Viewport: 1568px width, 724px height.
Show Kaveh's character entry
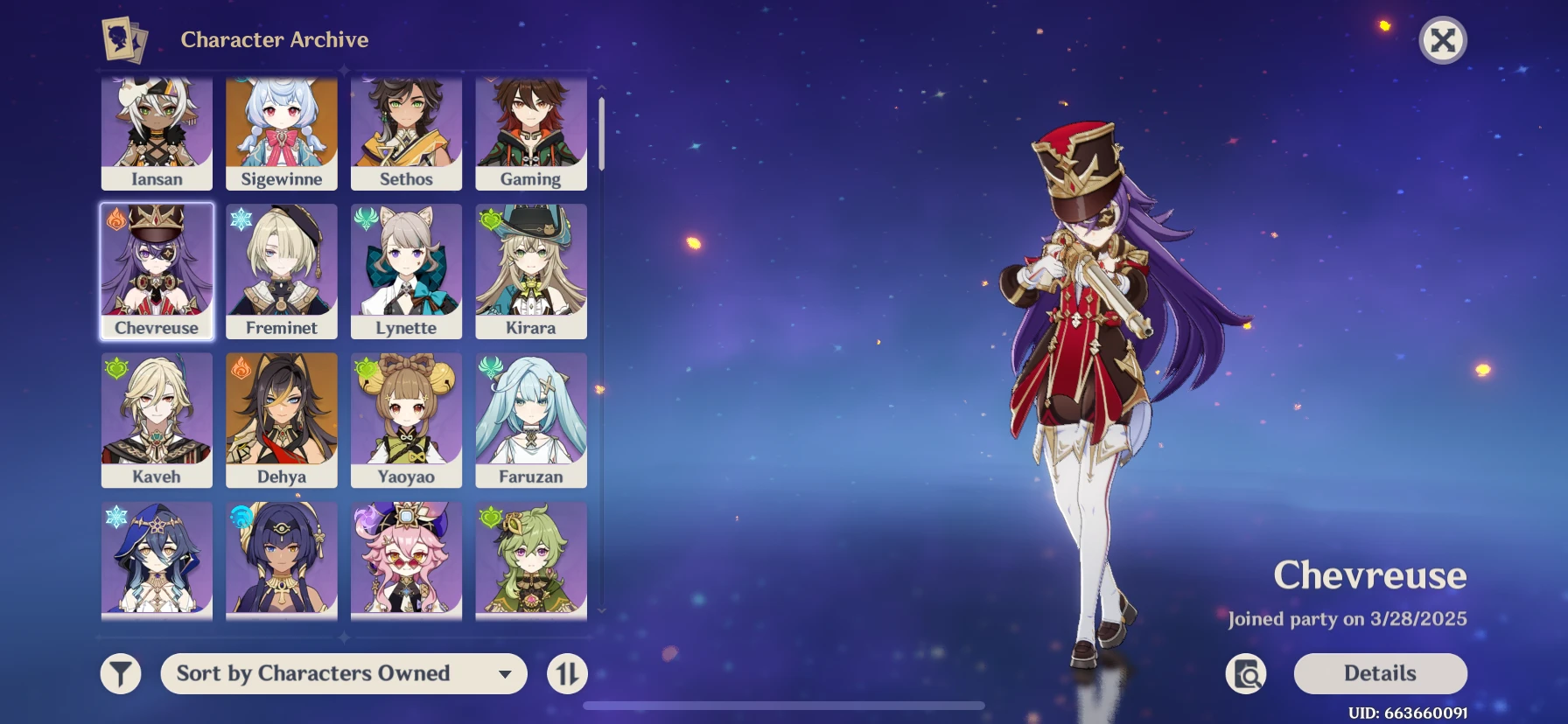pos(157,420)
